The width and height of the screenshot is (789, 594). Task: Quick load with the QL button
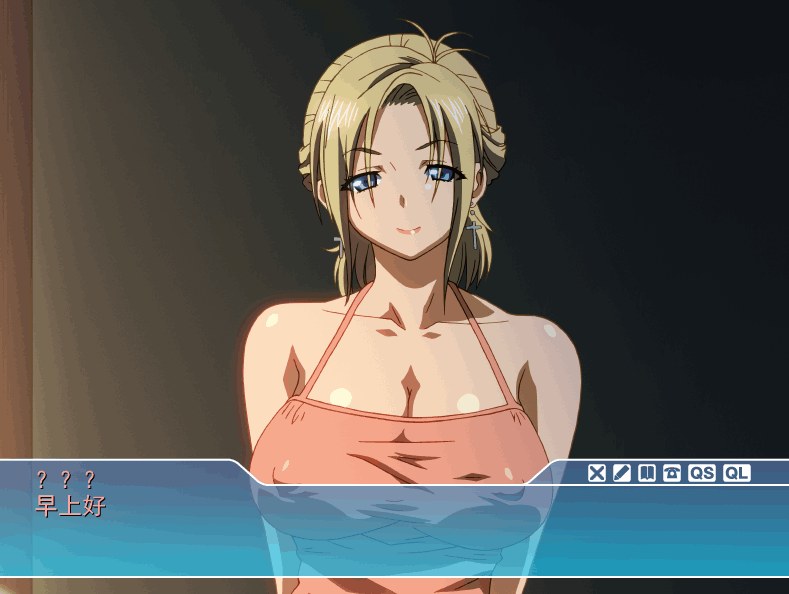pos(737,473)
